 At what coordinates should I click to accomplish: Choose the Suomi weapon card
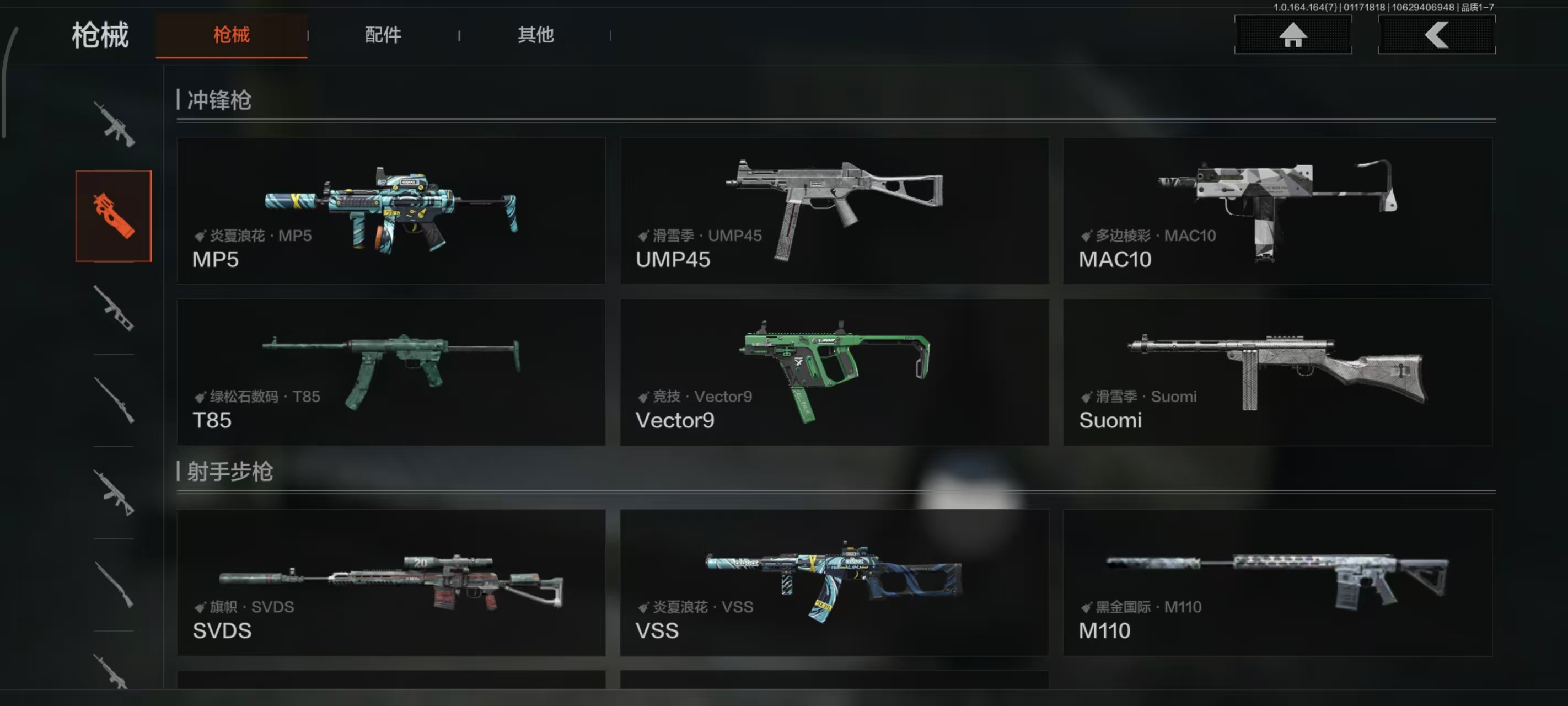(x=1277, y=372)
